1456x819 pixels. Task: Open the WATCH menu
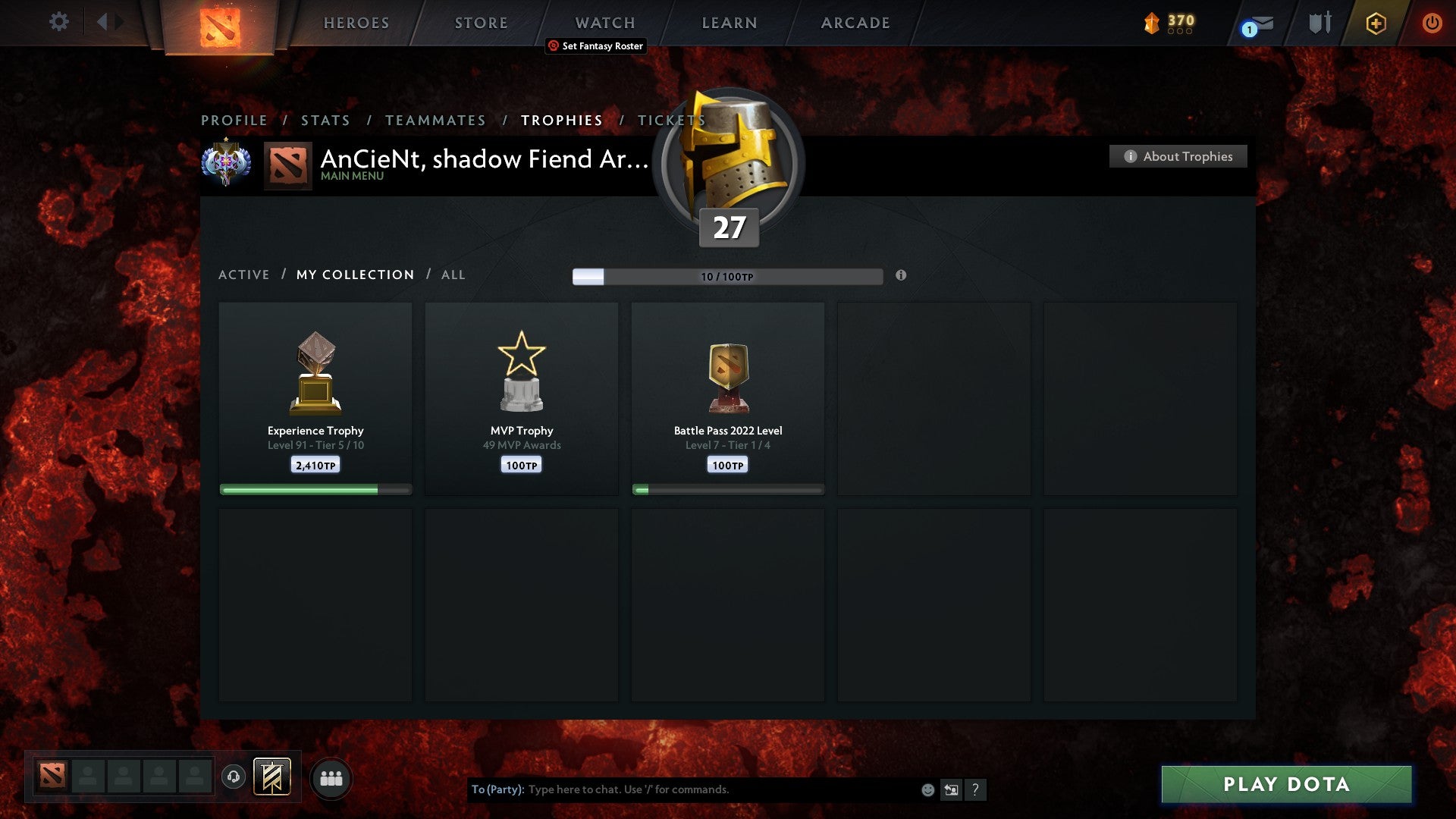[604, 23]
